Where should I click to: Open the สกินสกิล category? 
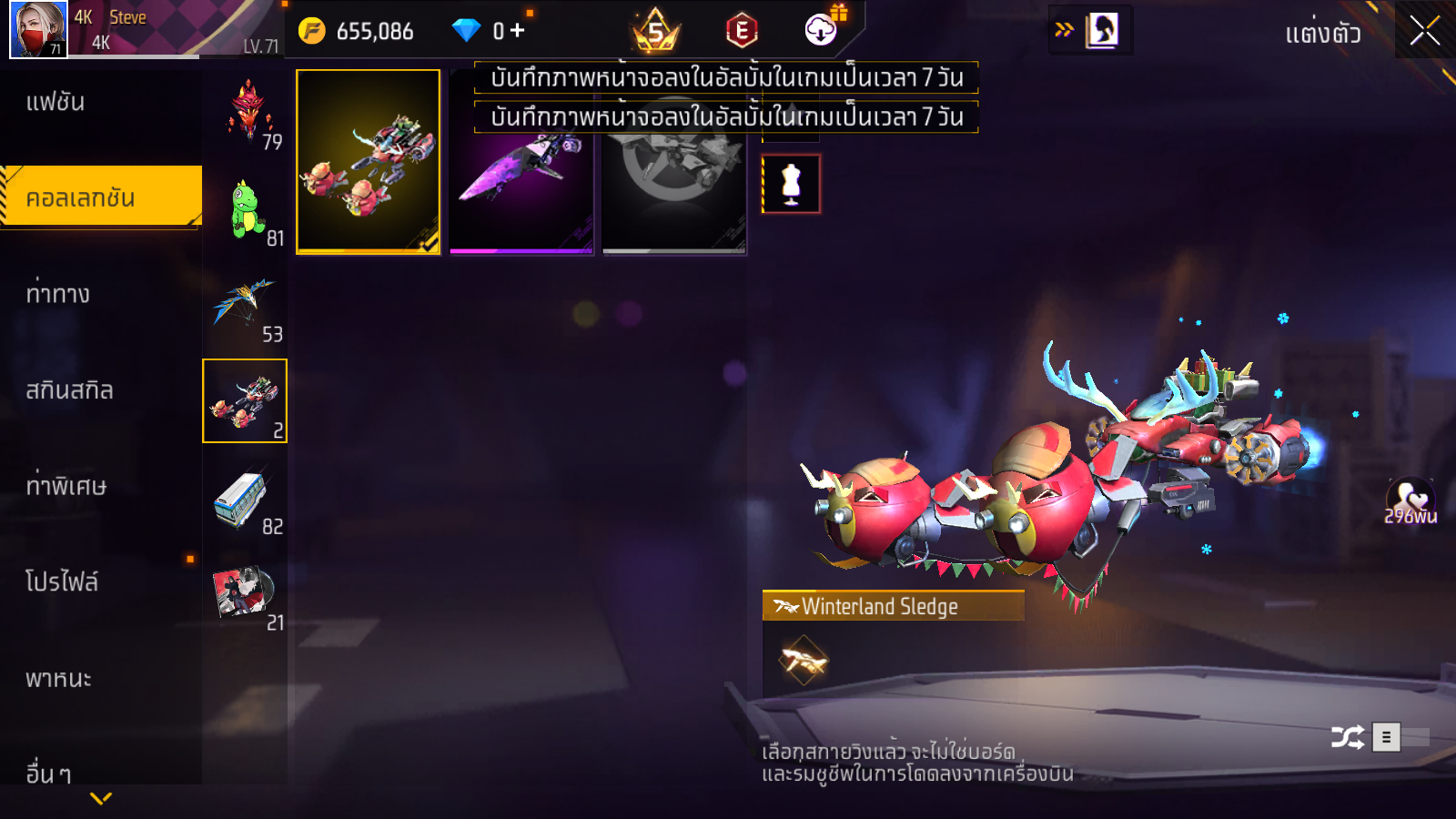(69, 390)
